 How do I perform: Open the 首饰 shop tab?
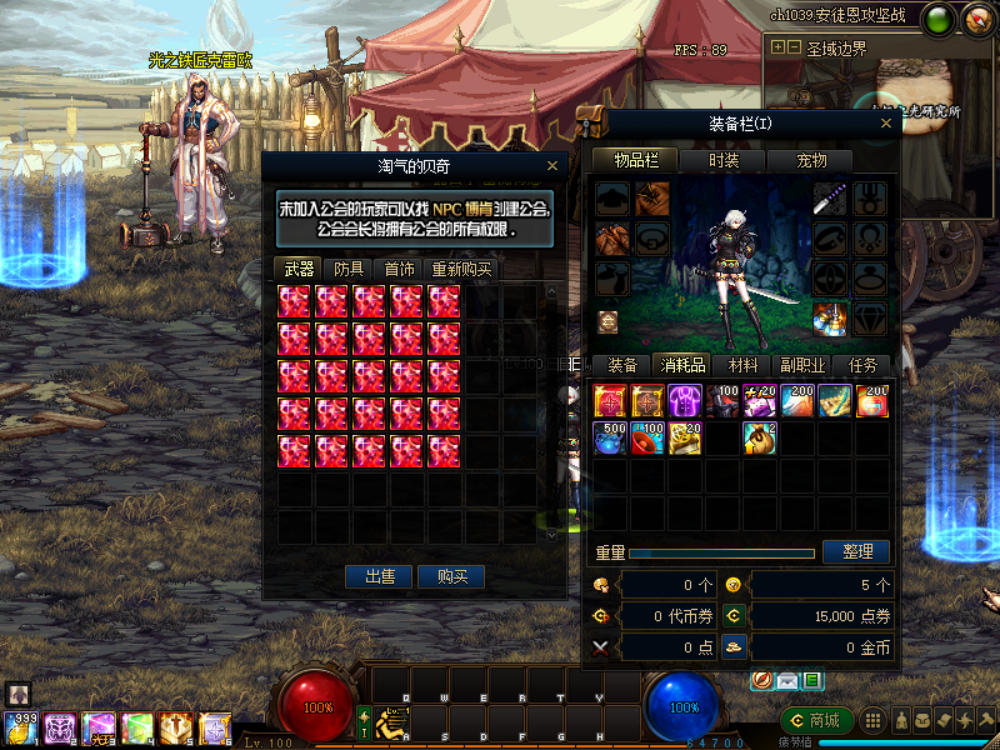399,269
